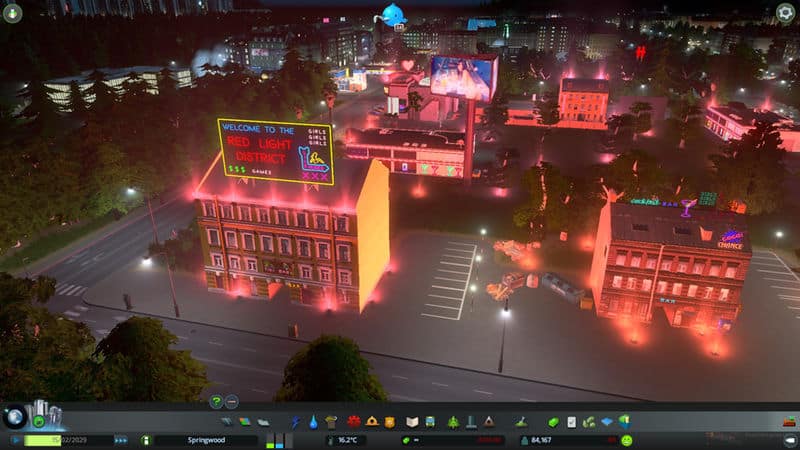Open the Unique Buildings menu
This screenshot has width=800, height=450.
click(471, 422)
